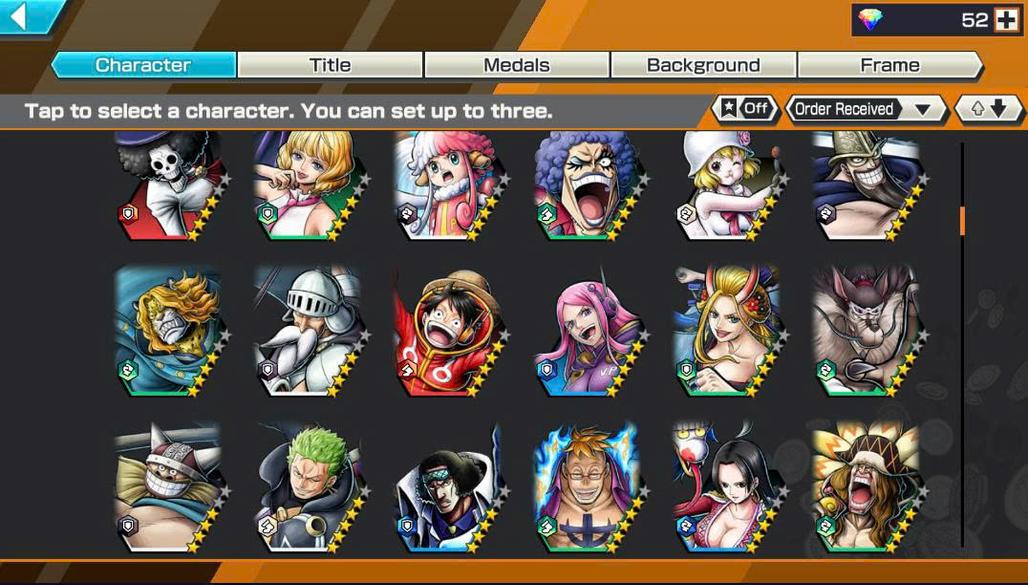Pick the purple-afro shouting man portrait

(x=586, y=187)
